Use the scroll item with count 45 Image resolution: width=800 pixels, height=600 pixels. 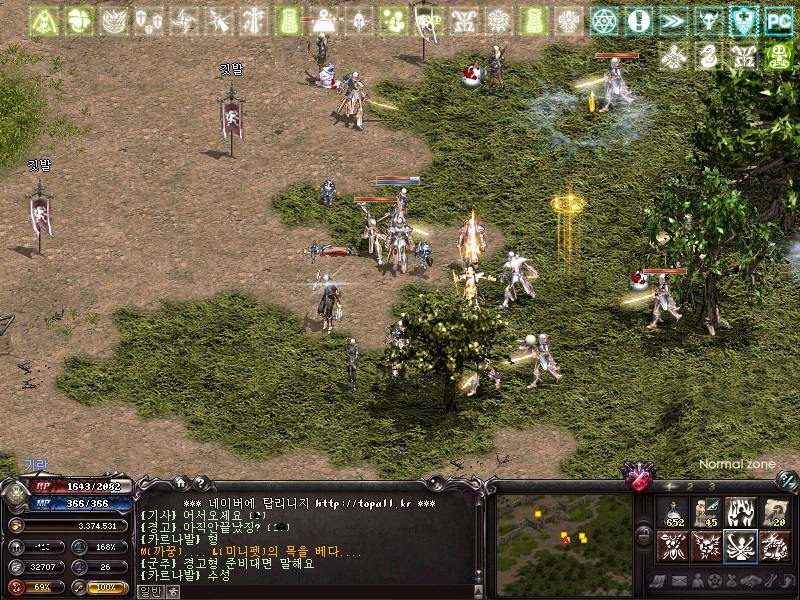[708, 513]
